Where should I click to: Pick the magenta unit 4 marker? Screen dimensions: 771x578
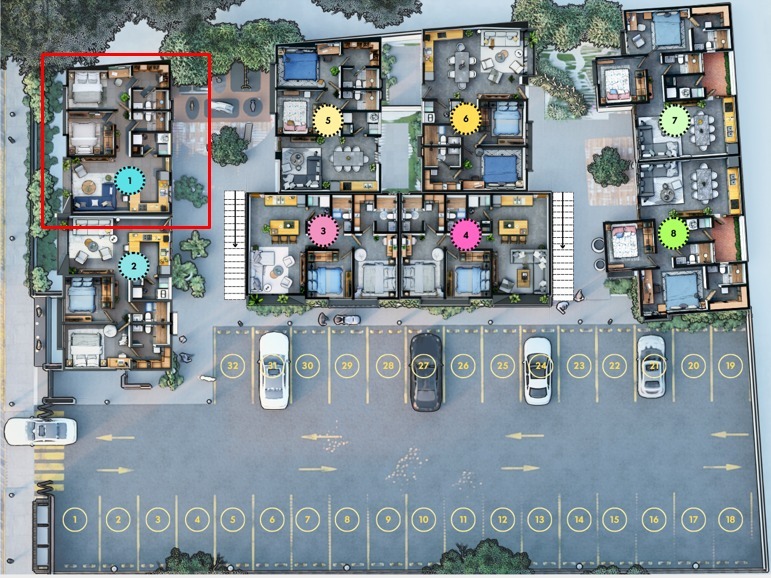tap(465, 235)
